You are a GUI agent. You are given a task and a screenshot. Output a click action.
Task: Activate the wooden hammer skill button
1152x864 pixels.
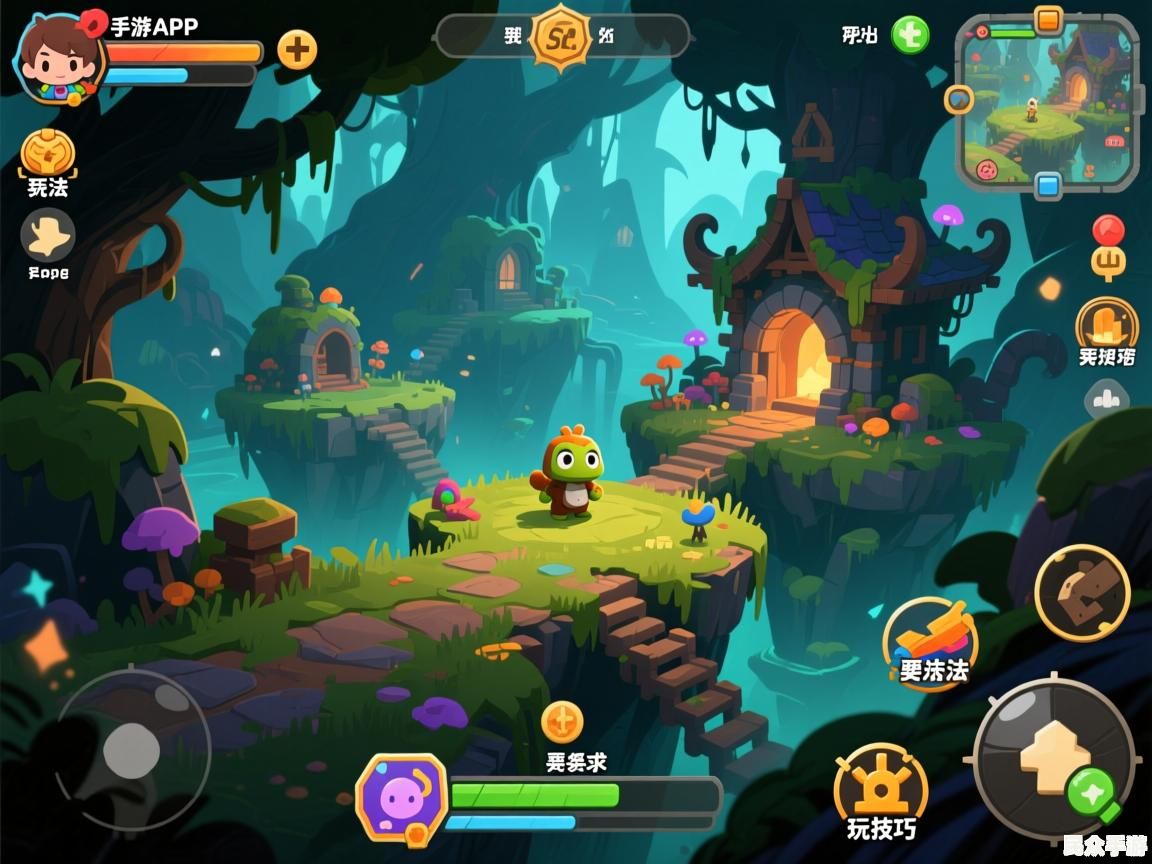(x=1082, y=593)
